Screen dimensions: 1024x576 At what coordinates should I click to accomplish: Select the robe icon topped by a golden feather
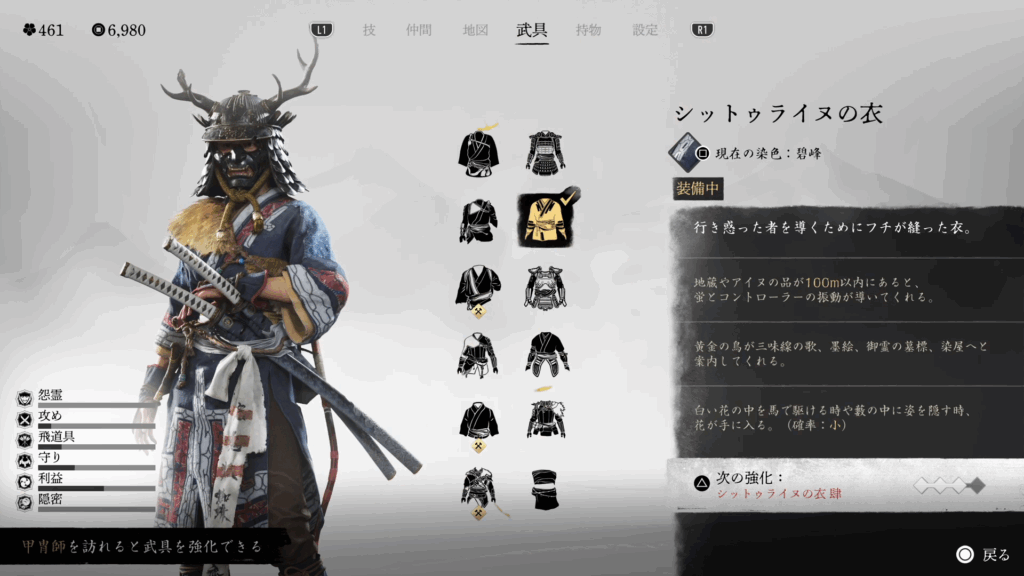pyautogui.click(x=478, y=153)
